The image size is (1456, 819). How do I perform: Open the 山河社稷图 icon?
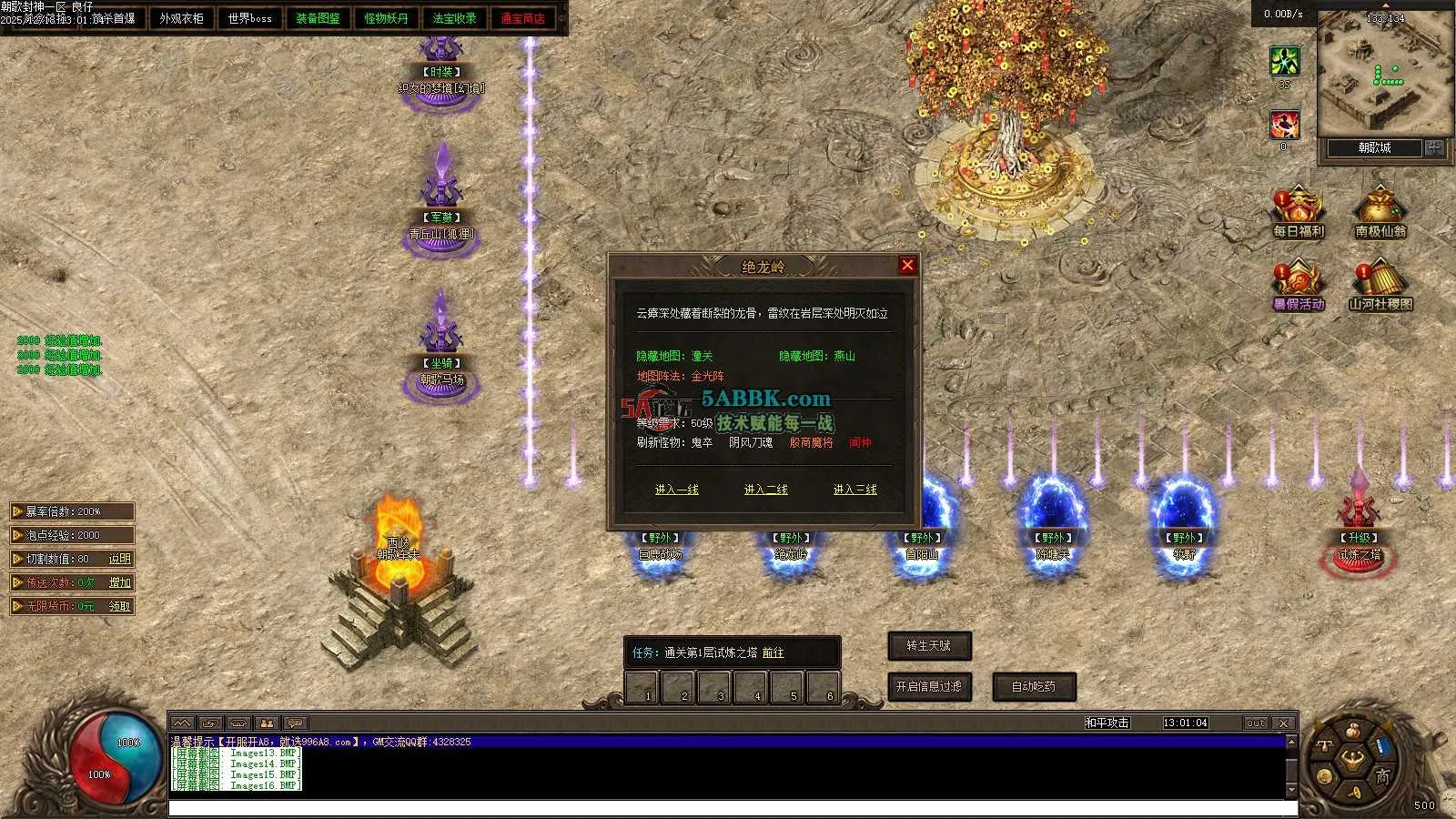point(1380,284)
